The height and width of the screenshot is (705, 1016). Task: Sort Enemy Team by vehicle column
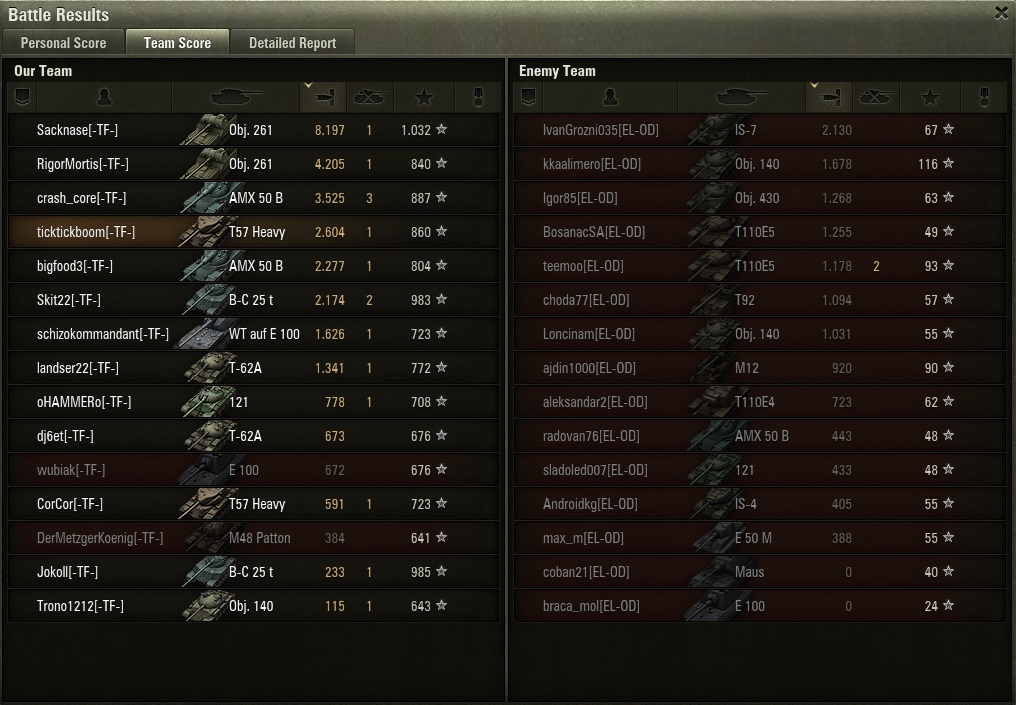[741, 97]
